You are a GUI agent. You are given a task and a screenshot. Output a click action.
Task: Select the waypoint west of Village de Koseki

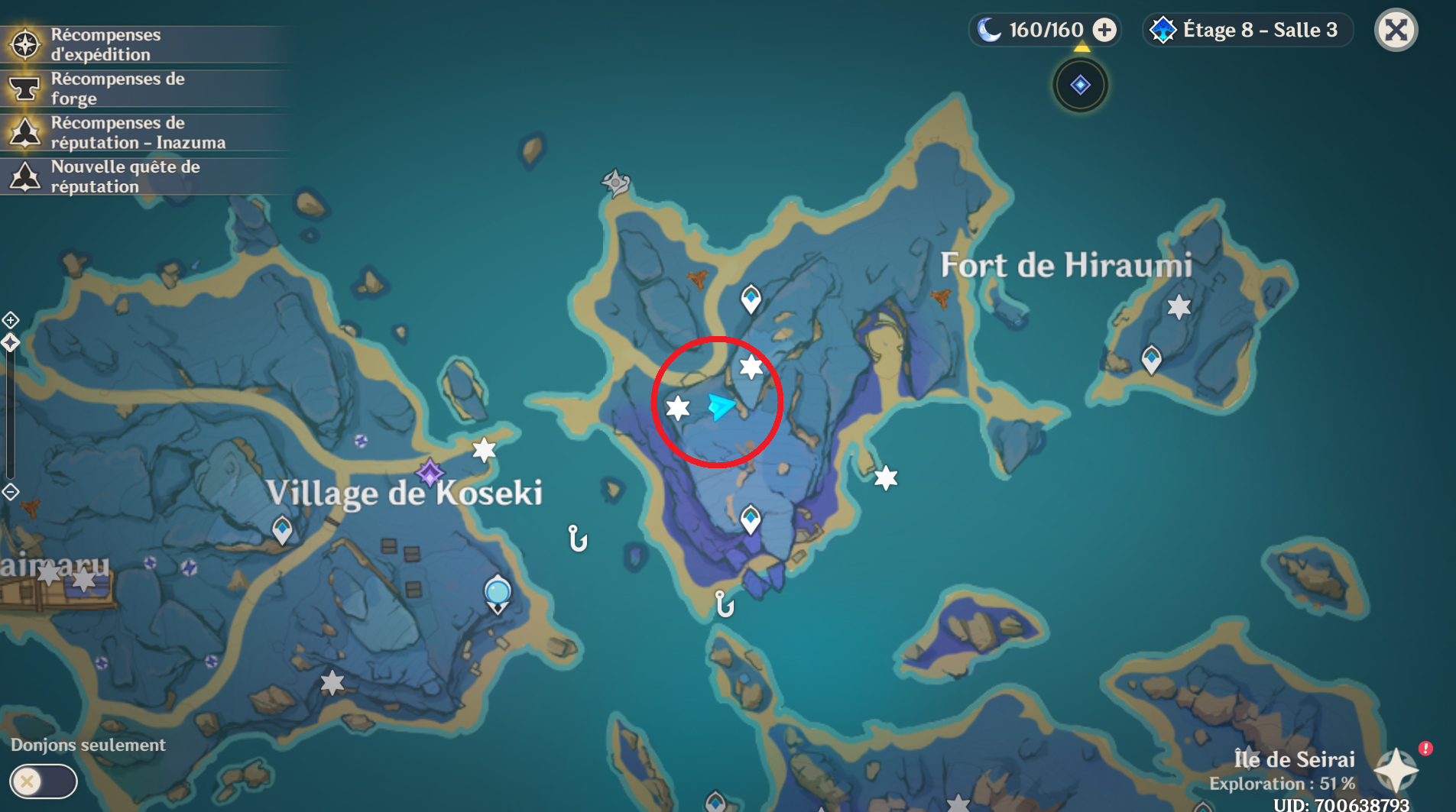282,529
